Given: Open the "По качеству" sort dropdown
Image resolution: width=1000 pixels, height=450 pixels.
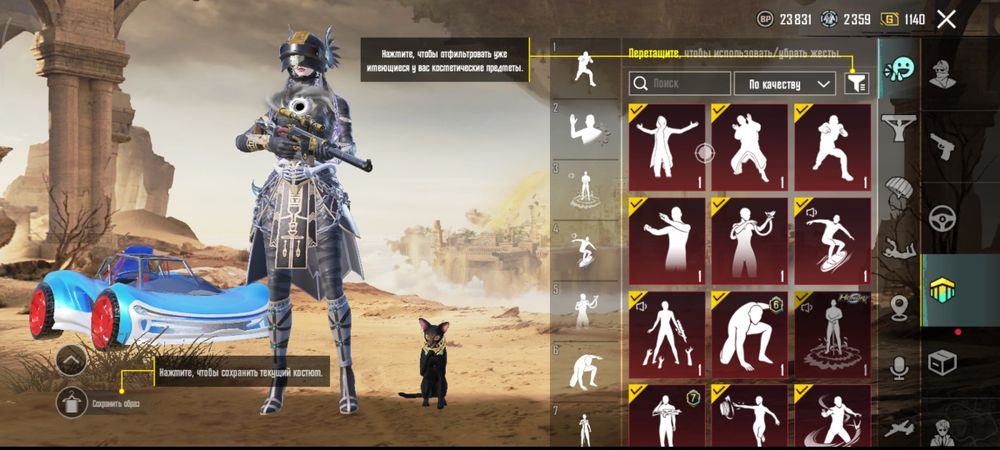Looking at the screenshot, I should (x=785, y=84).
